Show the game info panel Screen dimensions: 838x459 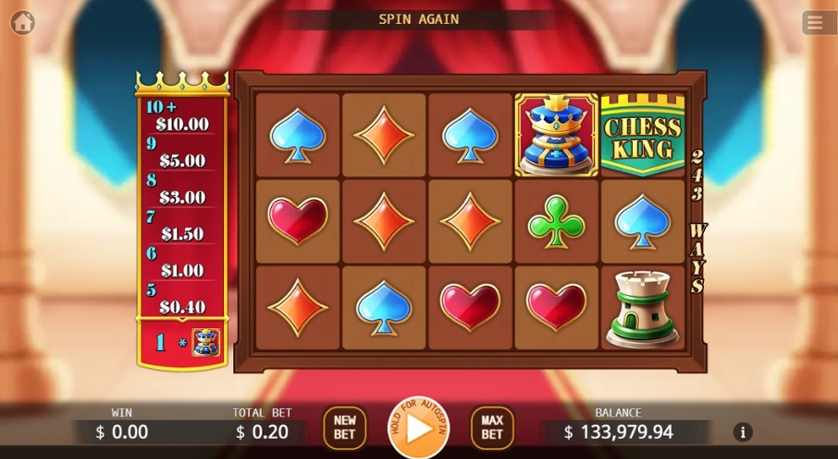tap(742, 432)
